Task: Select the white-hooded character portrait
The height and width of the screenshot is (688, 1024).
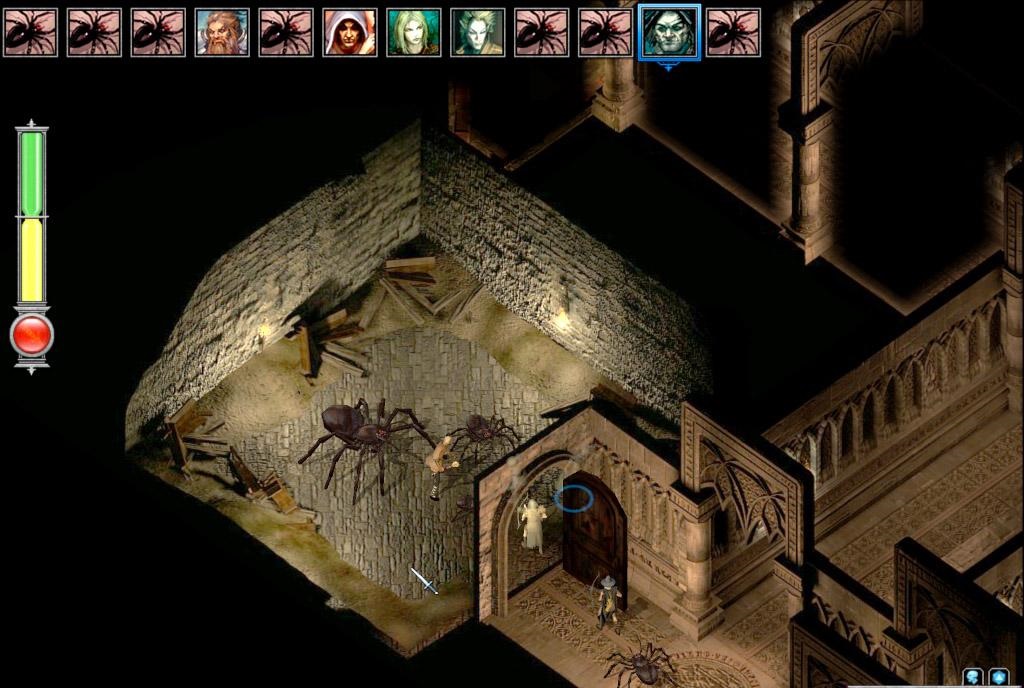Action: click(350, 32)
